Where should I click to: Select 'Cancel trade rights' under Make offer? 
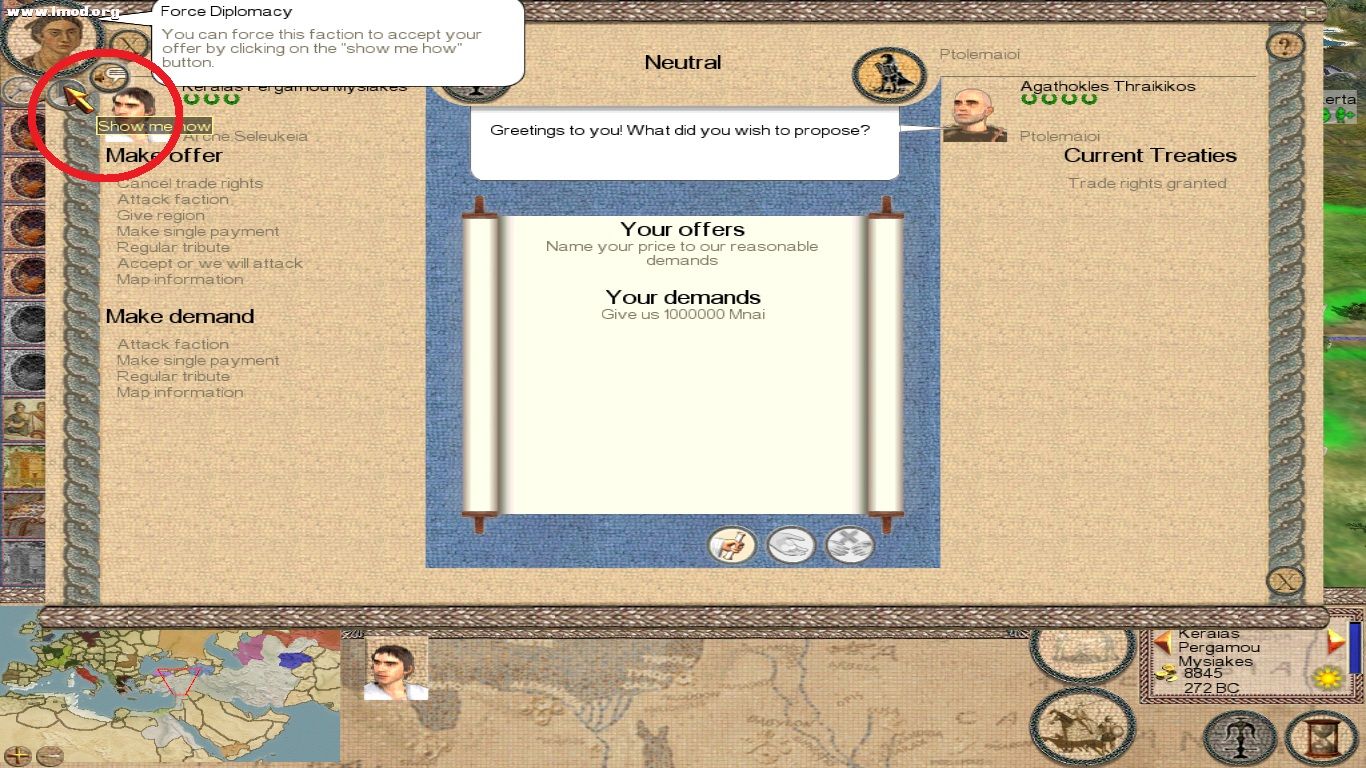(x=190, y=183)
